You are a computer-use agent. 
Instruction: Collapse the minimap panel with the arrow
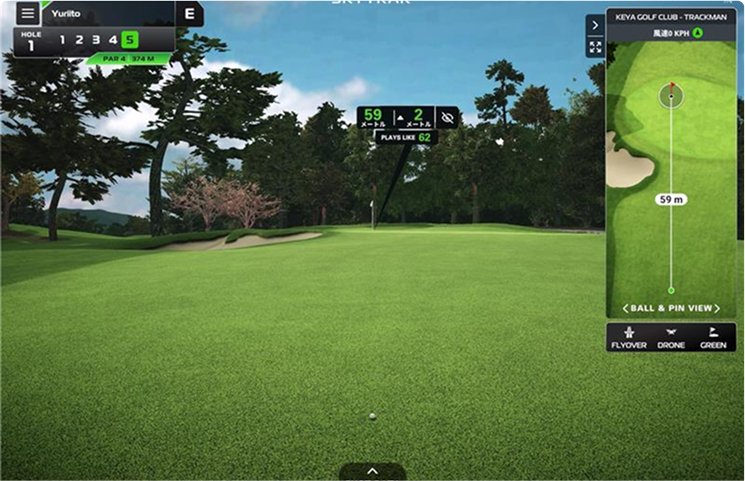pyautogui.click(x=595, y=25)
